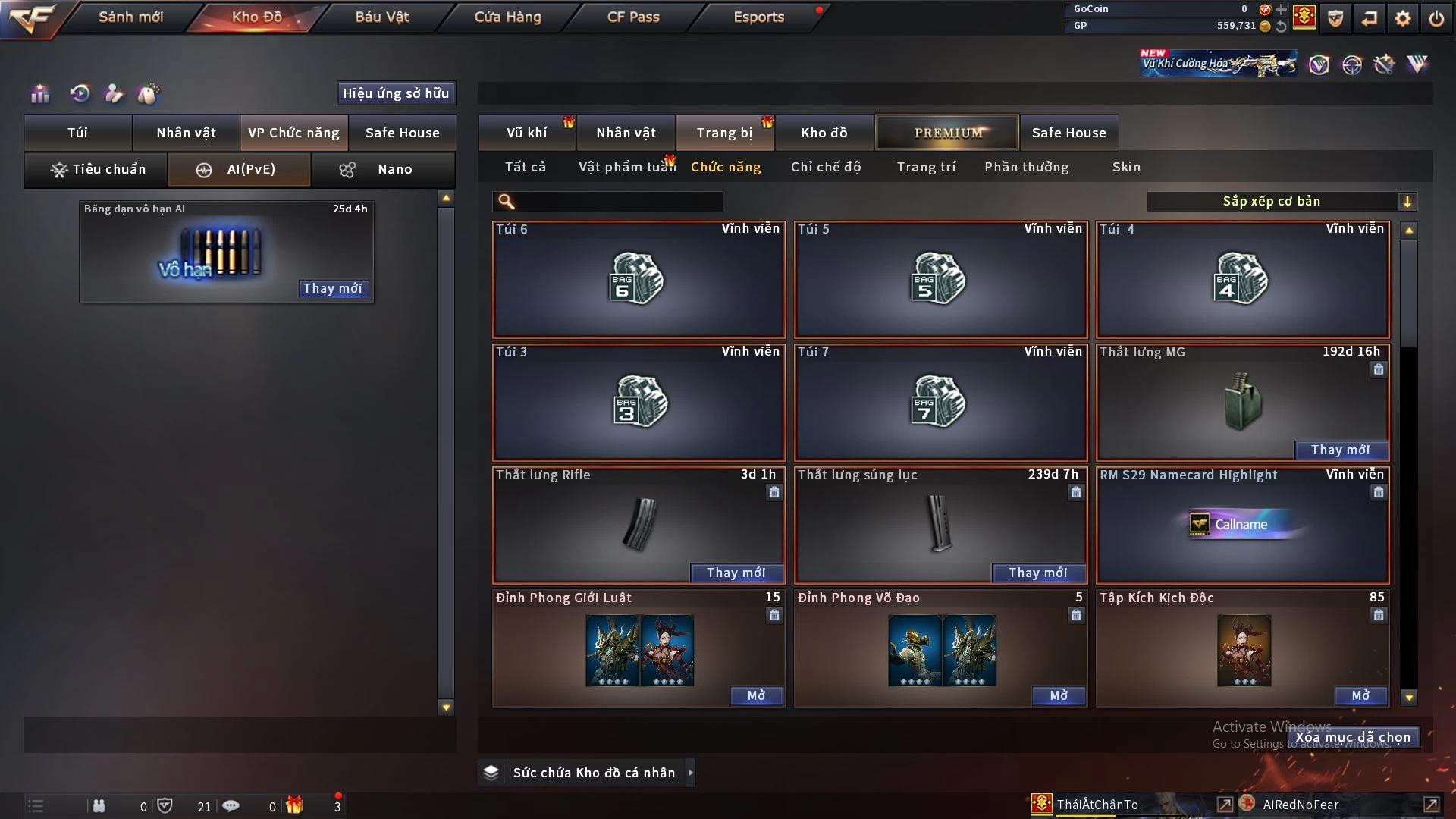1456x819 pixels.
Task: Open the gear settings icon
Action: point(1403,18)
